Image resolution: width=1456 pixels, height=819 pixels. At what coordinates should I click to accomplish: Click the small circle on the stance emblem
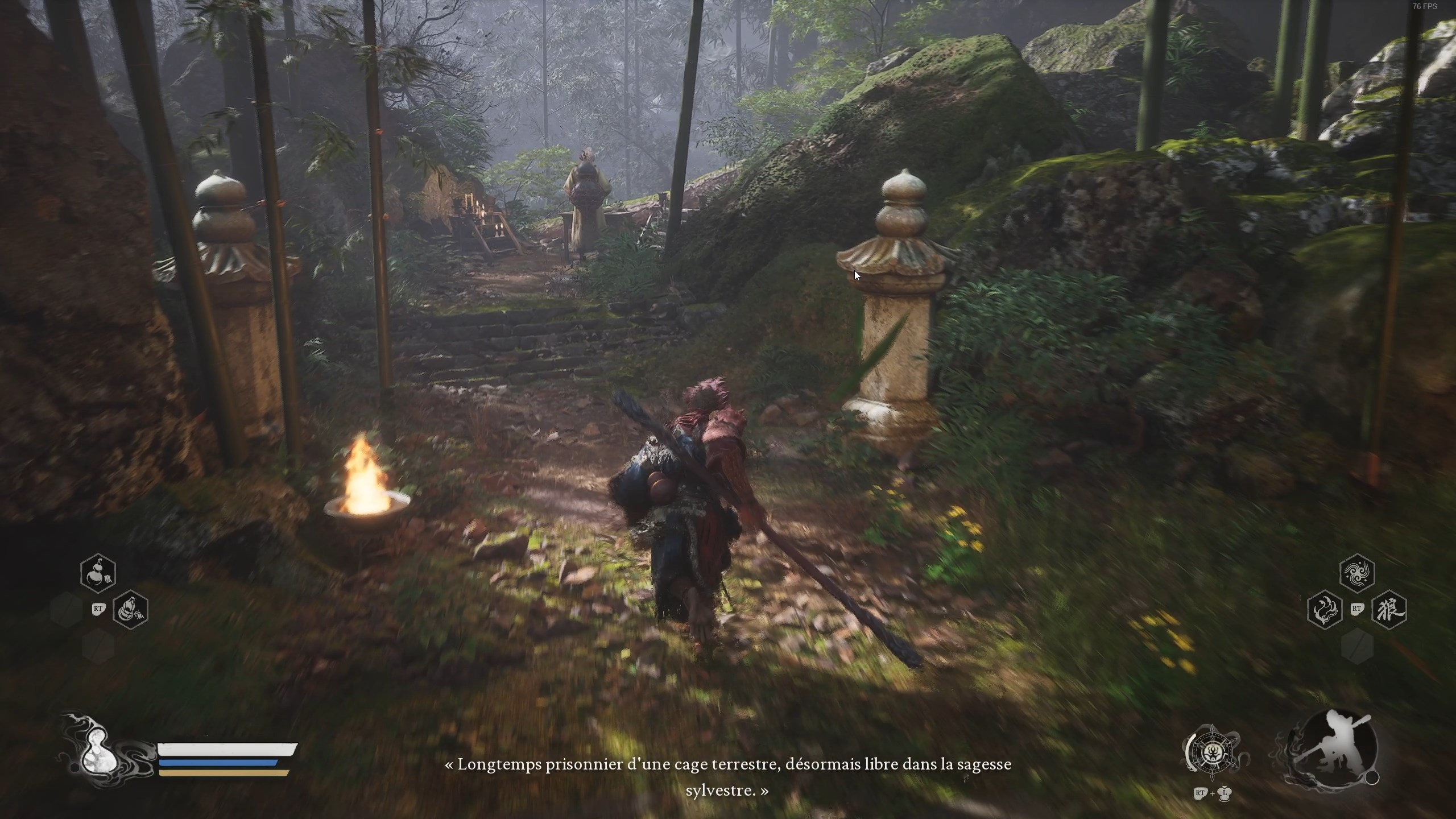(1372, 777)
